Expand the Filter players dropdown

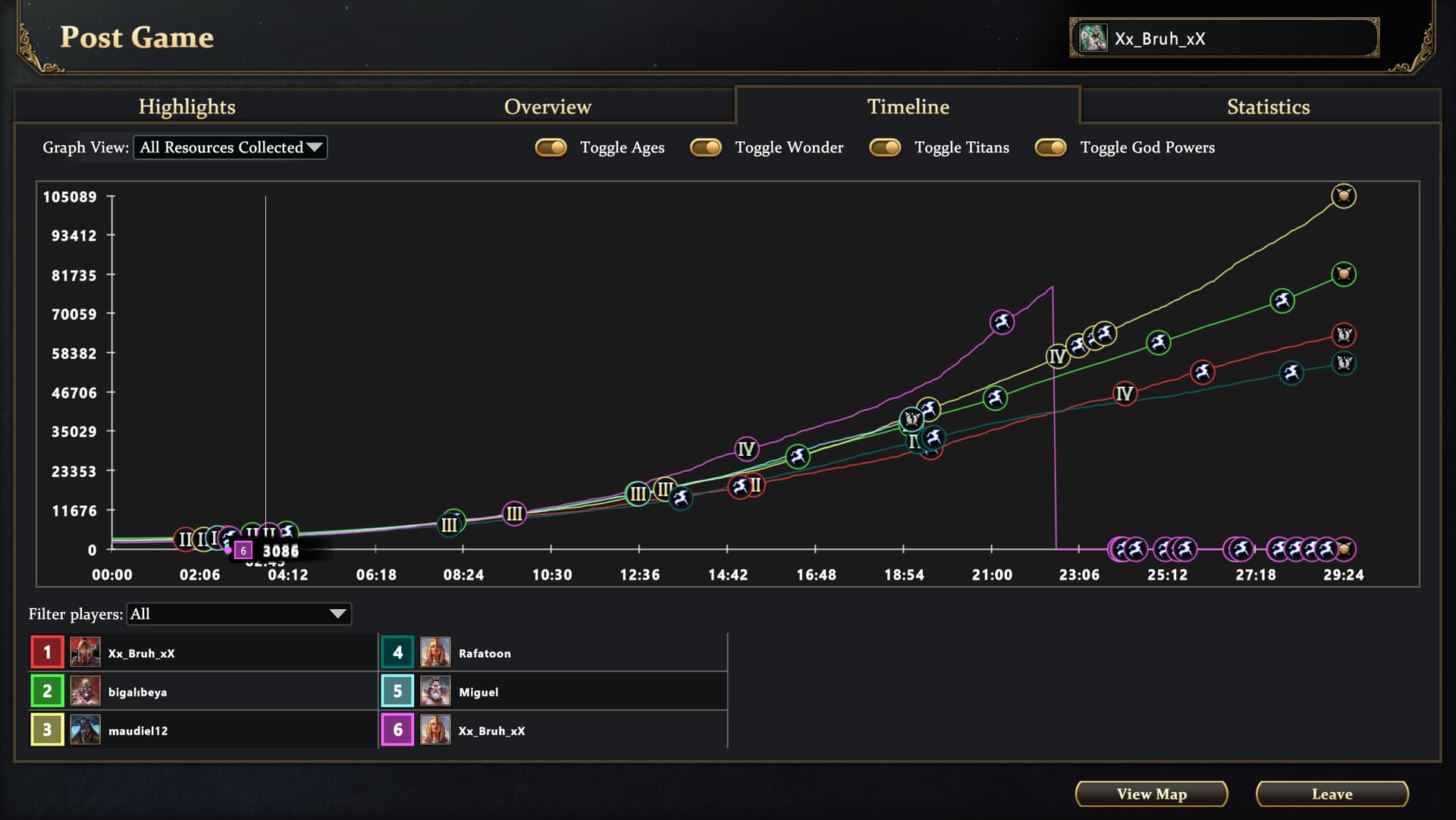239,614
